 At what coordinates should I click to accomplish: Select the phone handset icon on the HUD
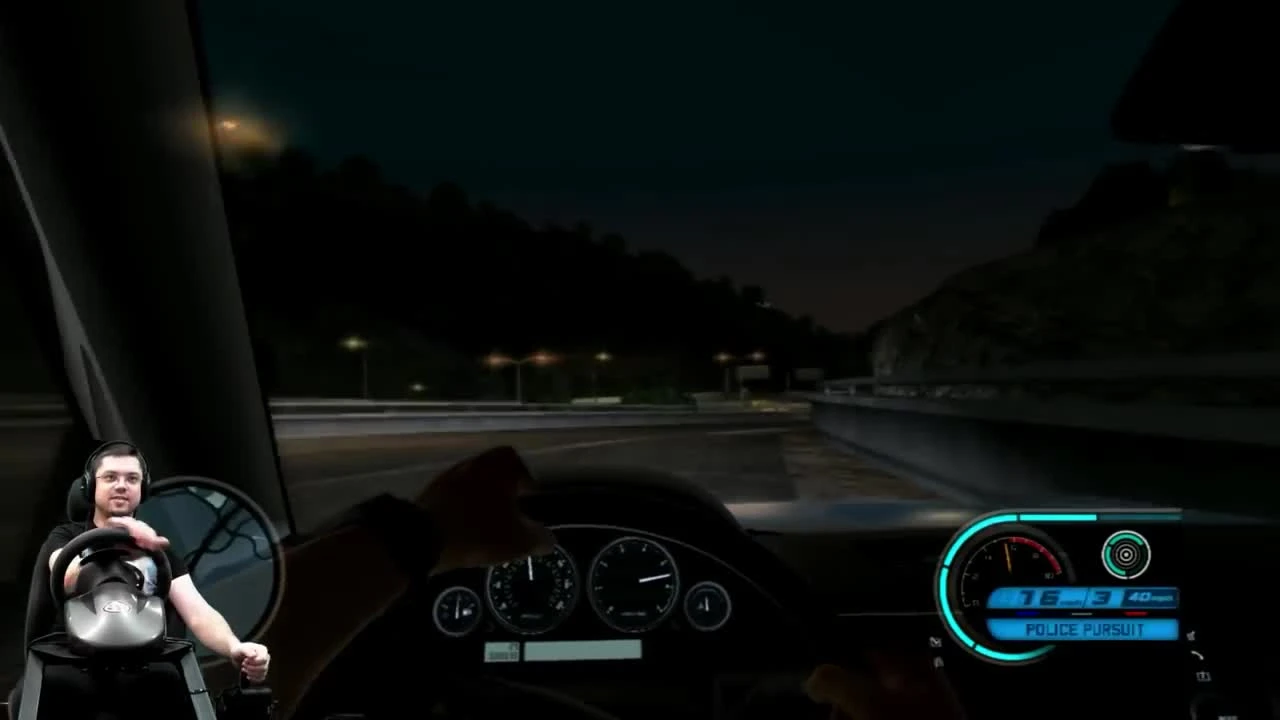click(x=1197, y=655)
